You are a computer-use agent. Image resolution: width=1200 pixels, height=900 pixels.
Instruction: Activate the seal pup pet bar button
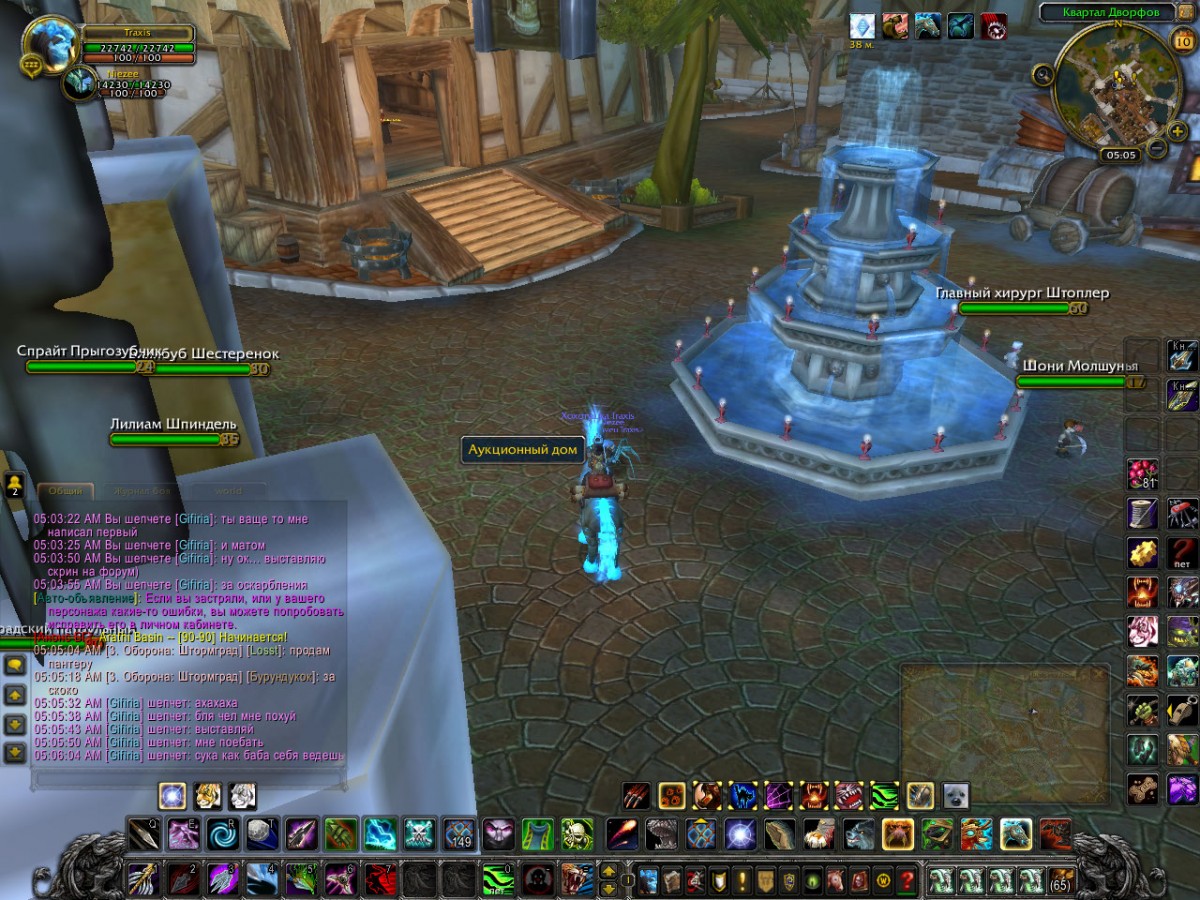coord(955,796)
